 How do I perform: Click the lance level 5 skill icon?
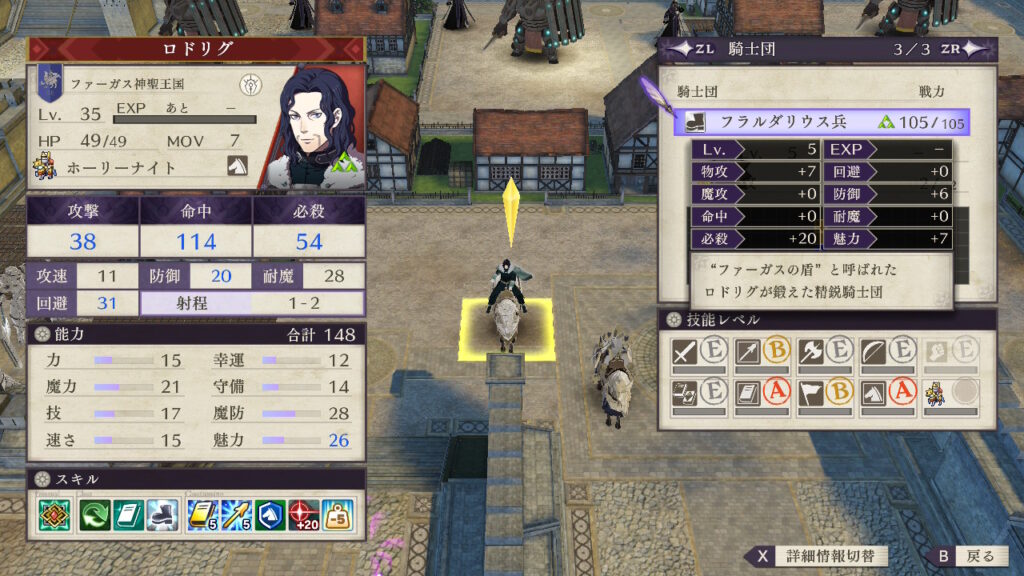click(x=237, y=514)
